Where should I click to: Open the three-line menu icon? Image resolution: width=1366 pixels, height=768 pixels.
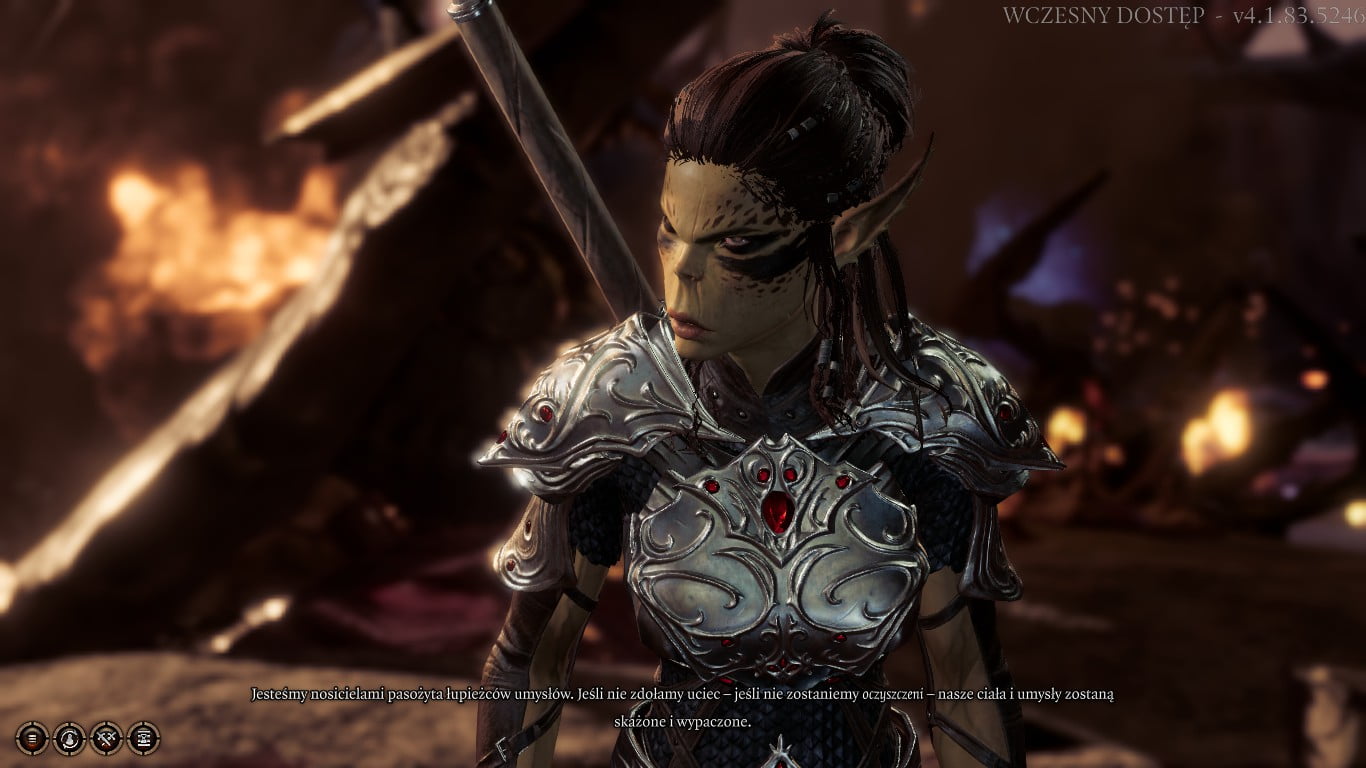(32, 738)
